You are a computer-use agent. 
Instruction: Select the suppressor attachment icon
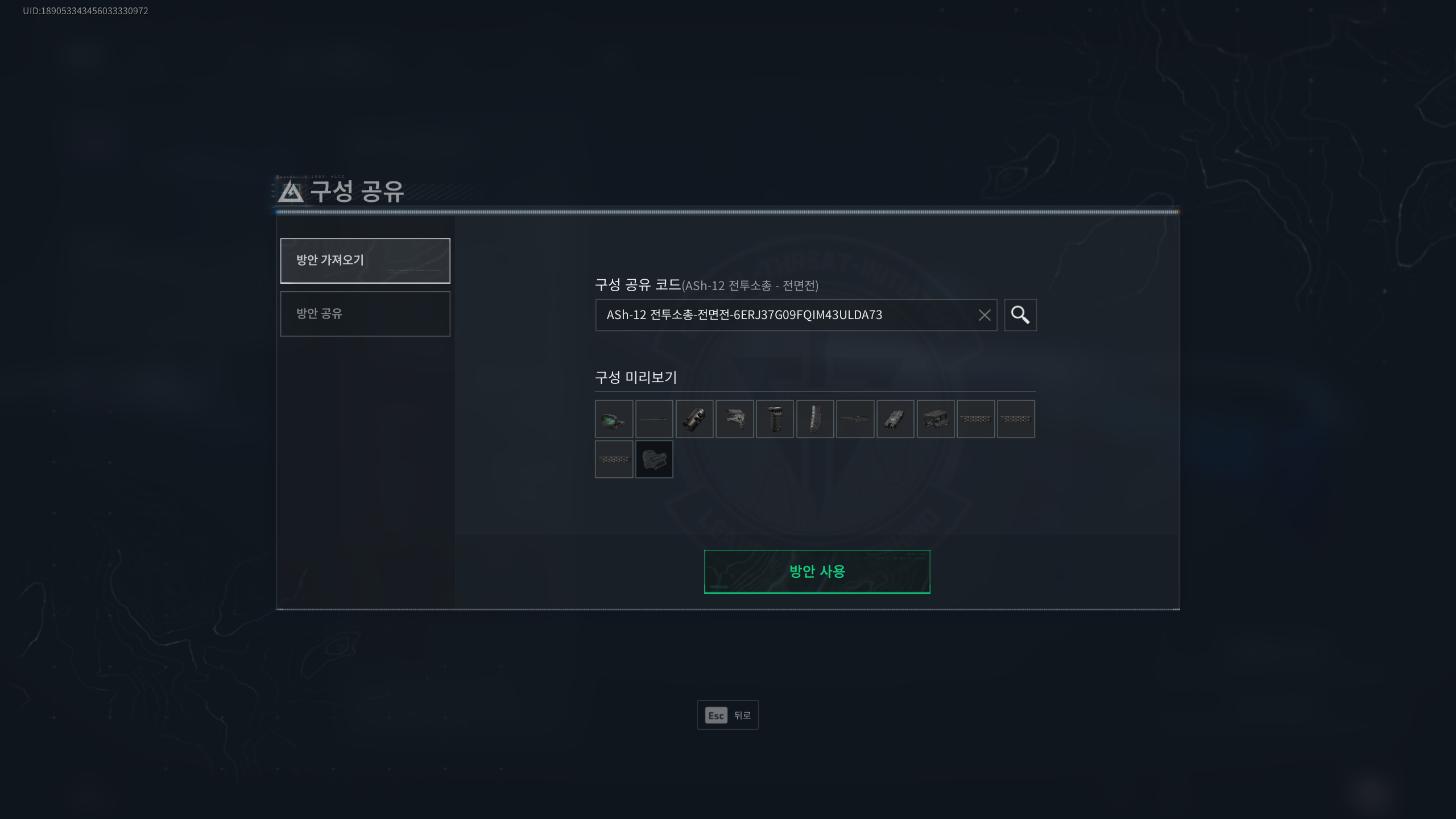(x=695, y=419)
